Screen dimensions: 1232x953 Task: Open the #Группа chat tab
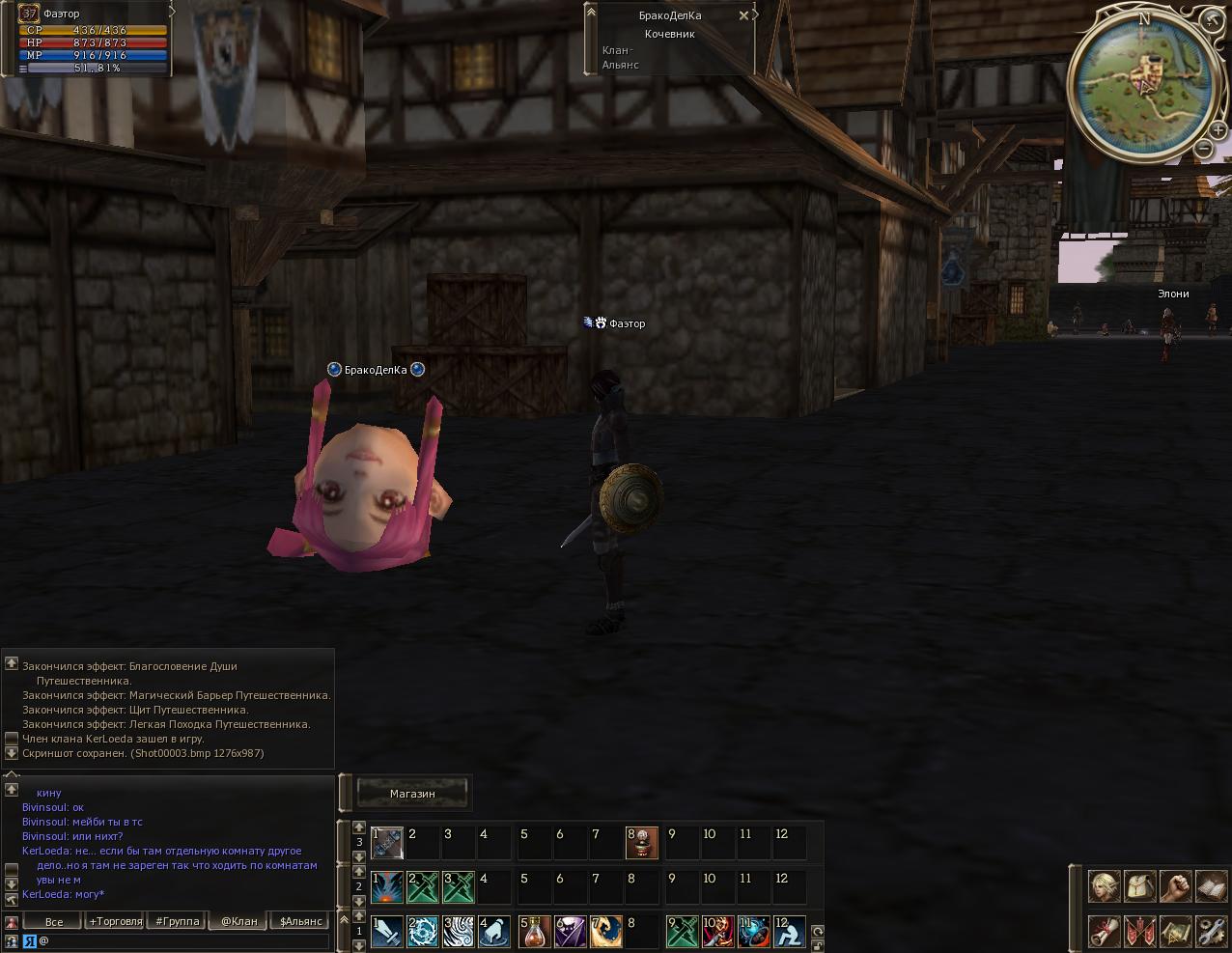(x=178, y=921)
